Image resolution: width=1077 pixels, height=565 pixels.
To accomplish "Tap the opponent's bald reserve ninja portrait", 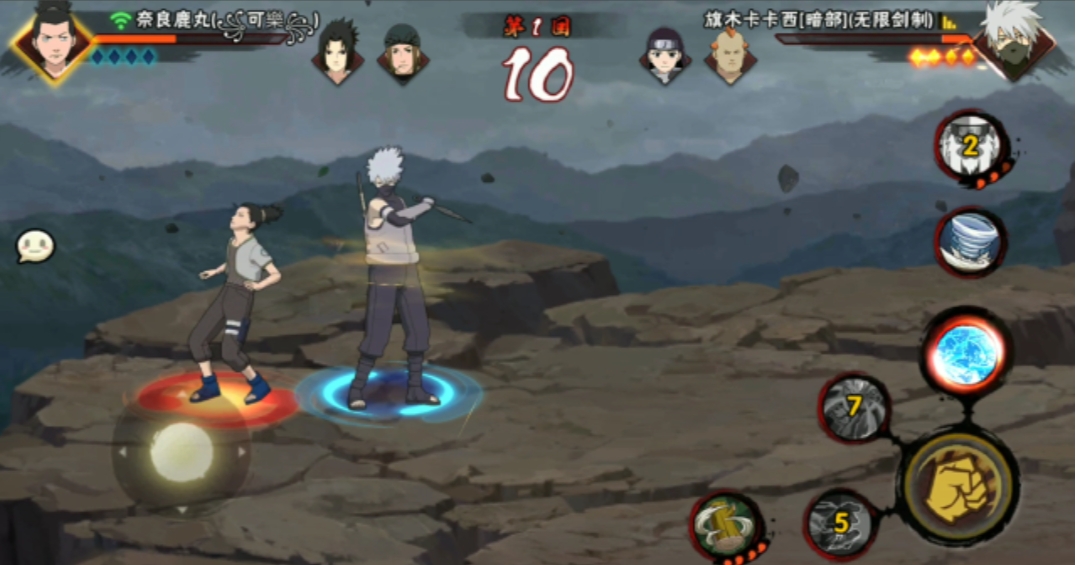I will click(x=730, y=53).
